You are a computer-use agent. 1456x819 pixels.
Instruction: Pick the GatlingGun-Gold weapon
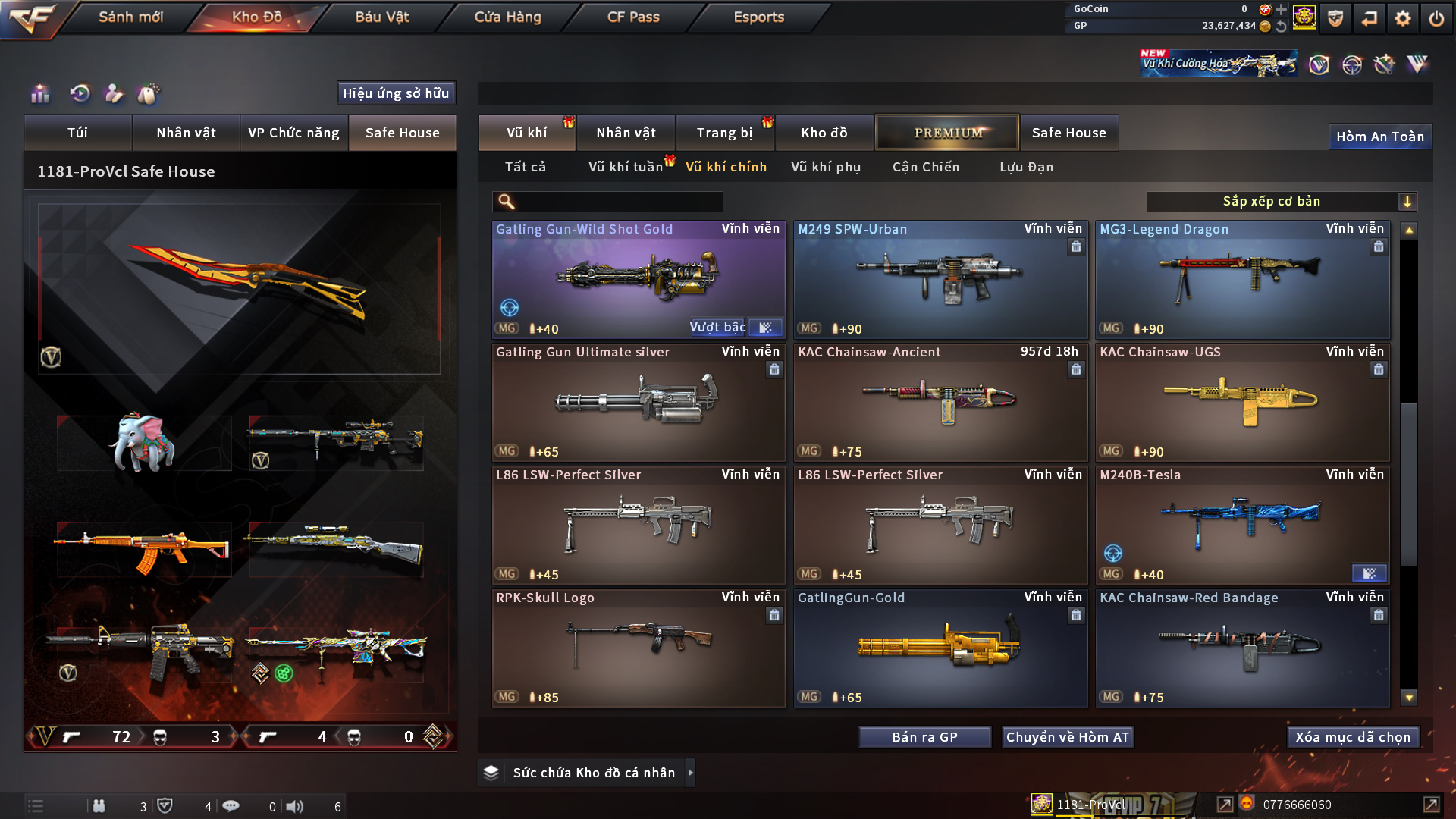[x=940, y=648]
